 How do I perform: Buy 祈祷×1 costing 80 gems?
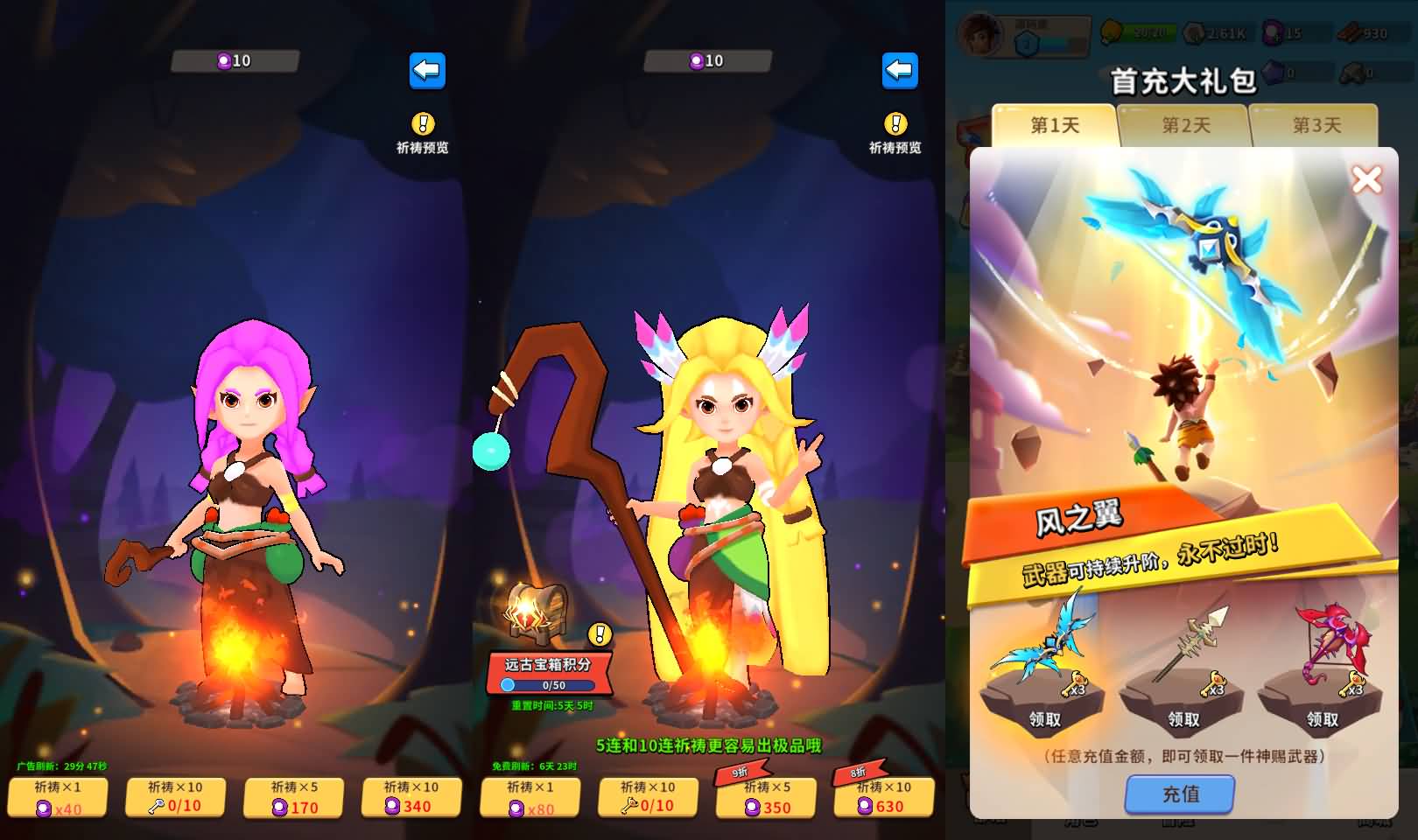click(530, 797)
